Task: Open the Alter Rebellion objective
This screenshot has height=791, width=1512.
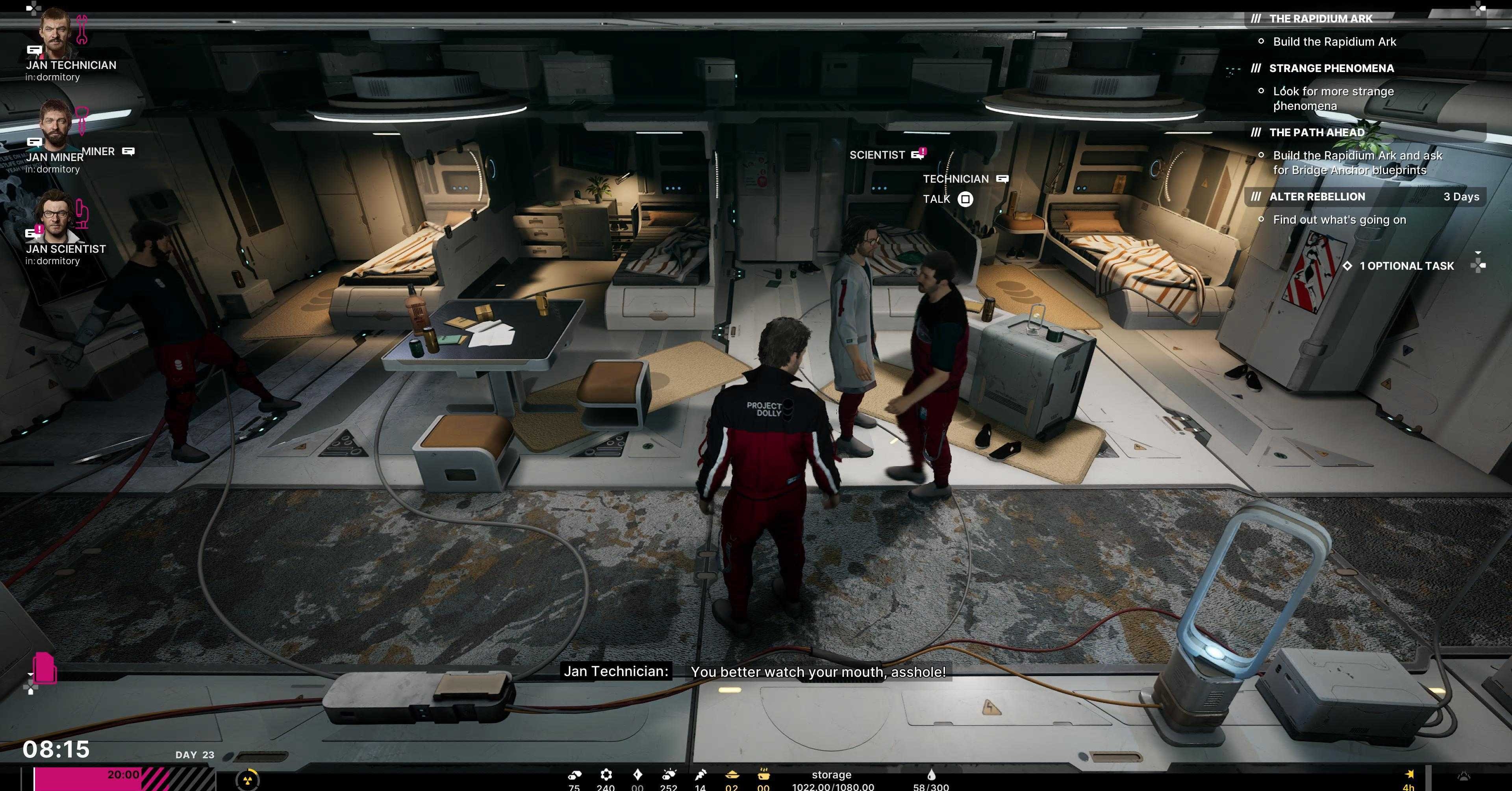Action: pyautogui.click(x=1317, y=196)
